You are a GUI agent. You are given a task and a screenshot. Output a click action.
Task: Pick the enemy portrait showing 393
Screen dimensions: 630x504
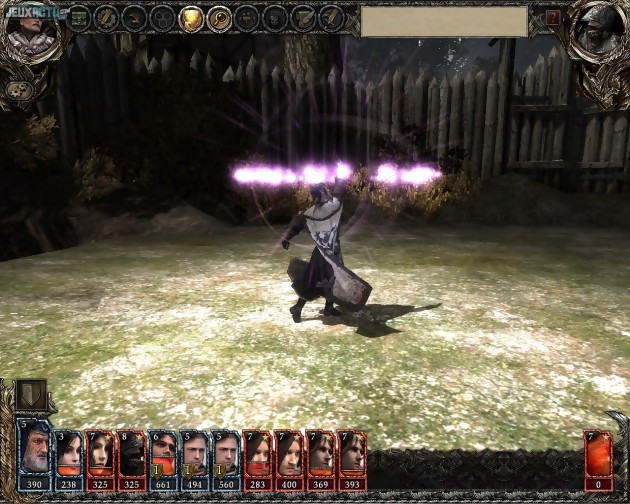(352, 455)
